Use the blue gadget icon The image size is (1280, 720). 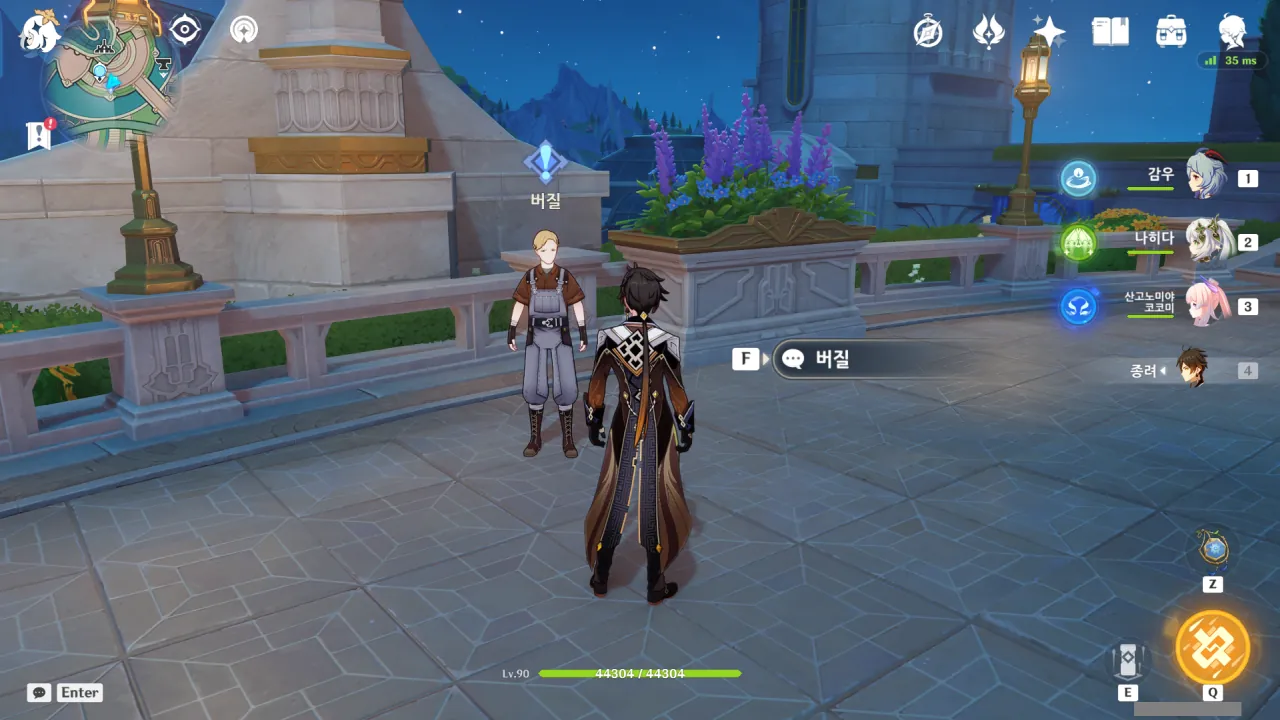pyautogui.click(x=1213, y=549)
